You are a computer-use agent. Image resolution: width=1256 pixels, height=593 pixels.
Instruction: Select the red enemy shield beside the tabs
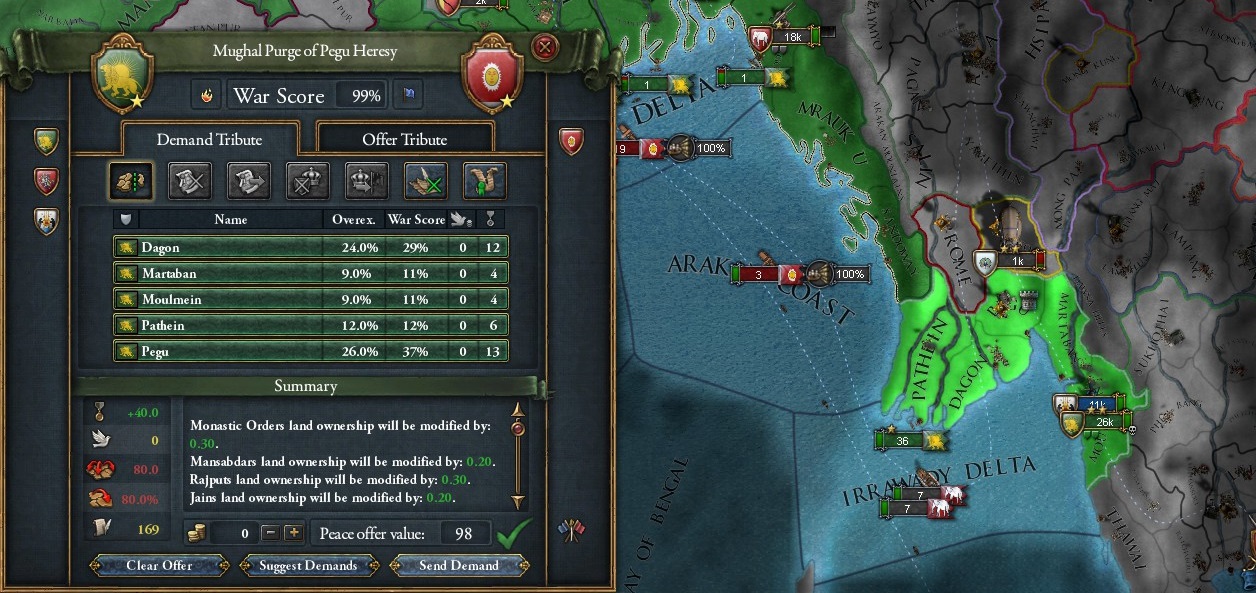[x=571, y=141]
